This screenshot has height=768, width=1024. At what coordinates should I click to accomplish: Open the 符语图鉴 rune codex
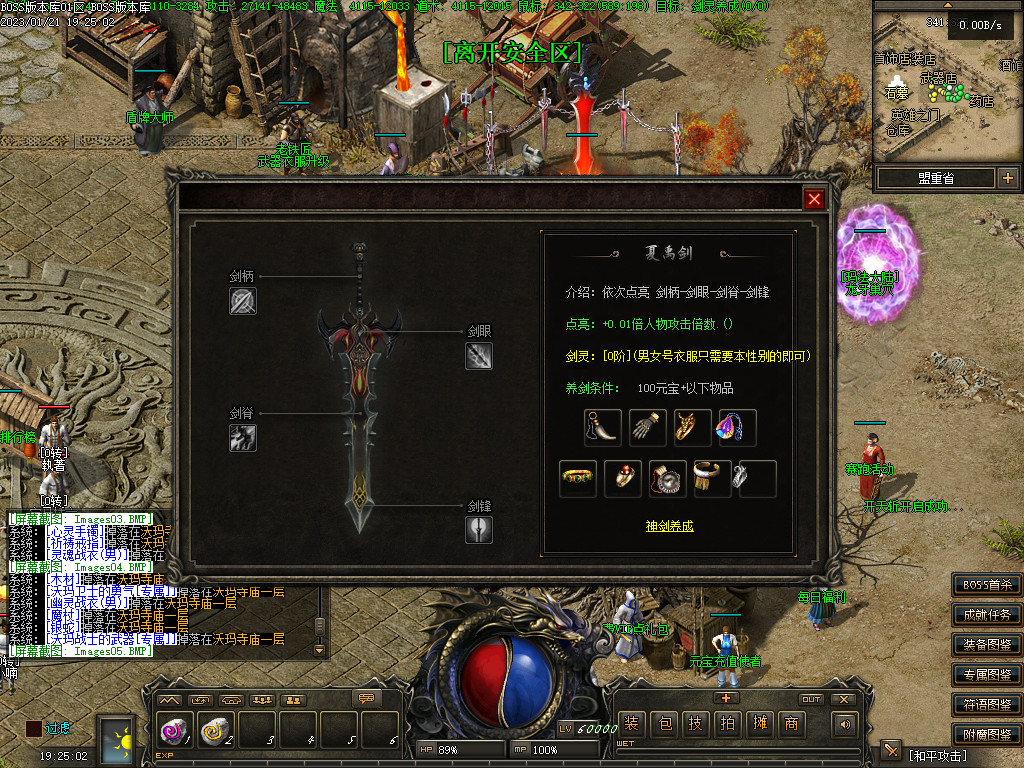point(986,704)
